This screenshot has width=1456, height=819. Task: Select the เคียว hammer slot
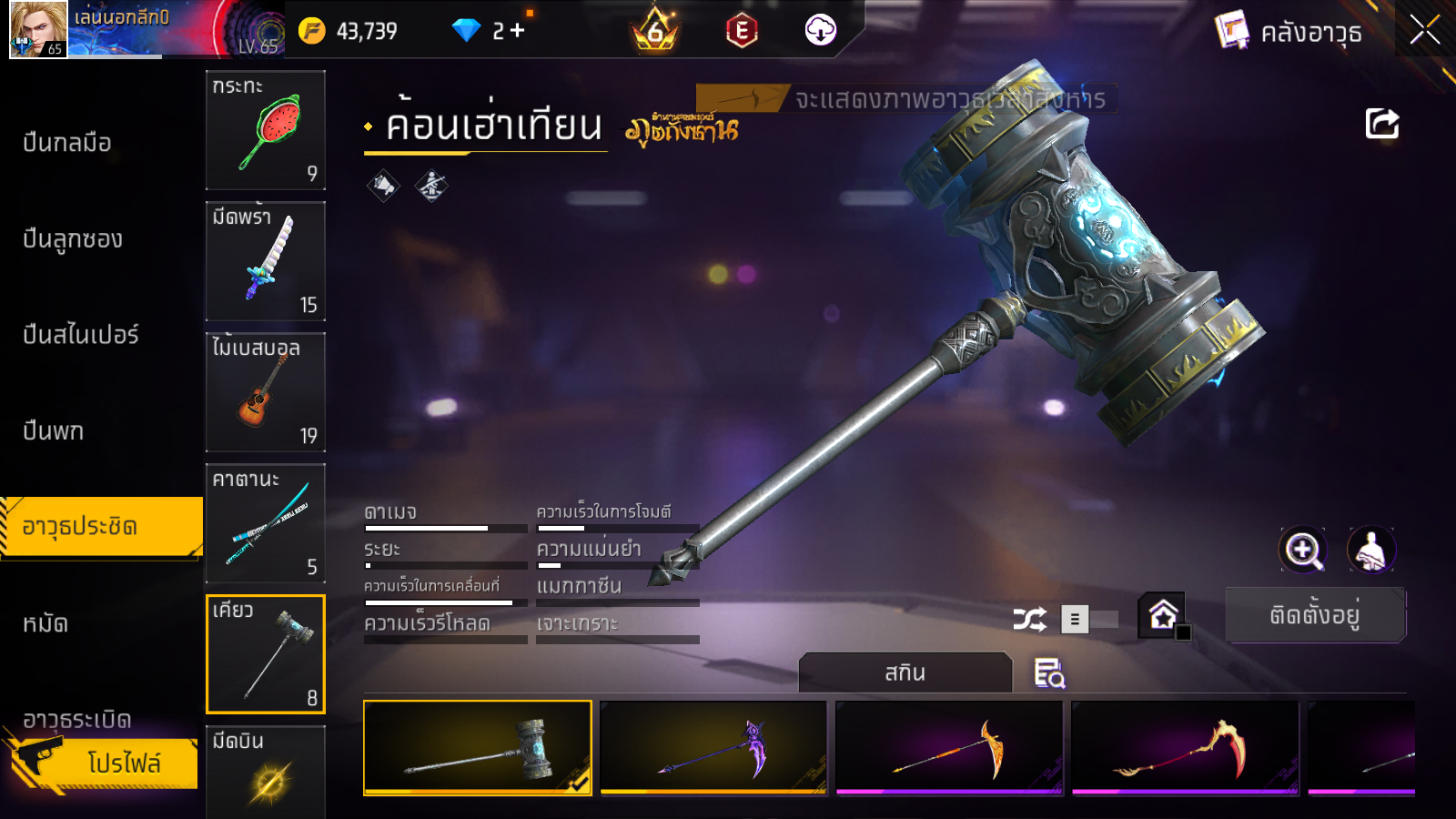click(x=266, y=654)
